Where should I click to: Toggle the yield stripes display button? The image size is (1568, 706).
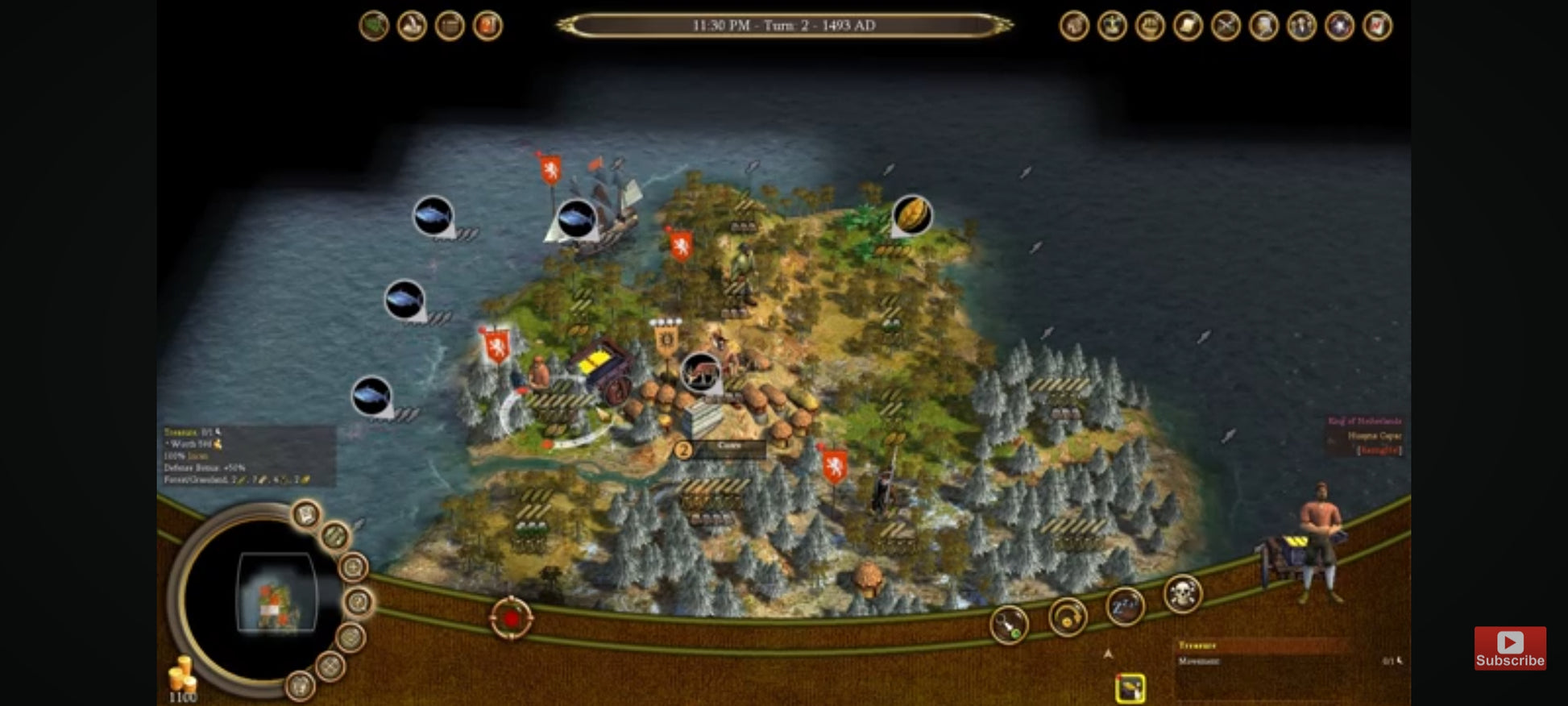coord(335,534)
